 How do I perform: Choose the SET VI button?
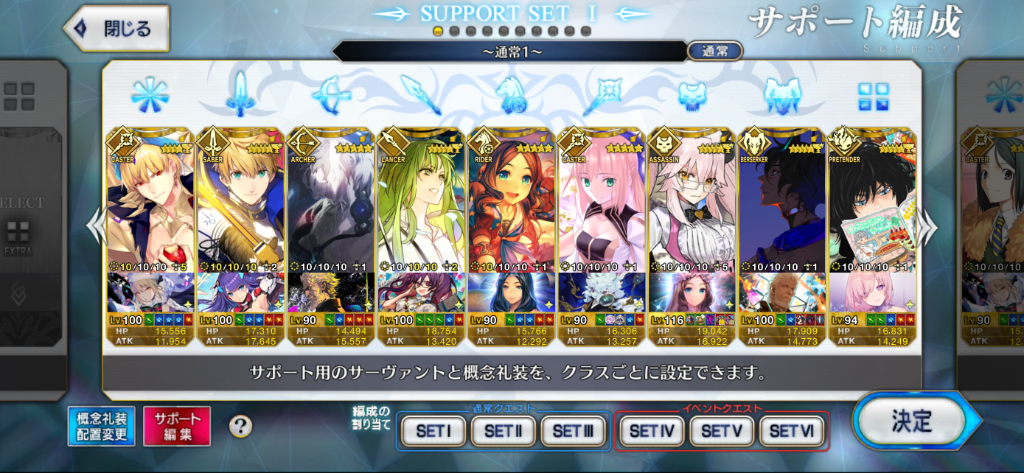(794, 431)
